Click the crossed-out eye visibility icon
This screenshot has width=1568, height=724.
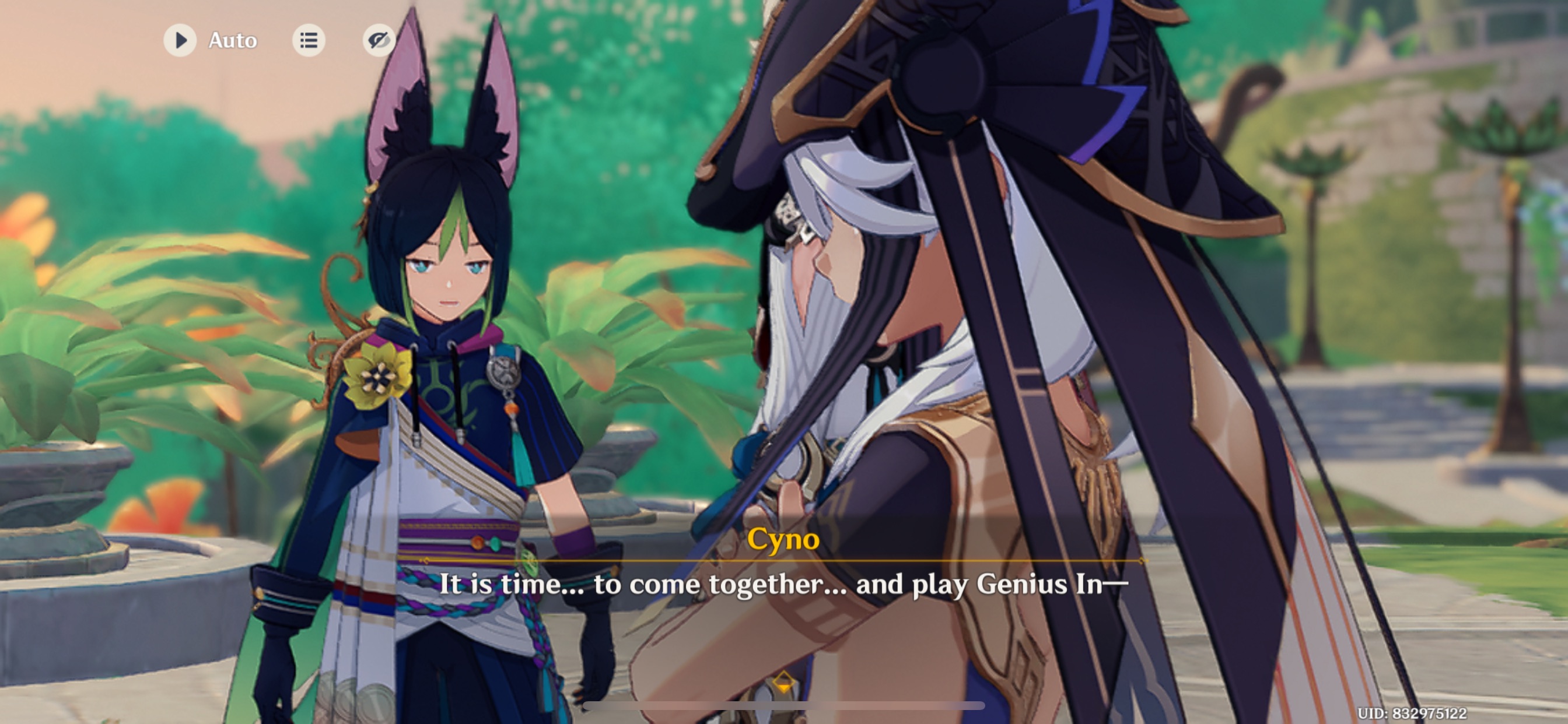379,40
